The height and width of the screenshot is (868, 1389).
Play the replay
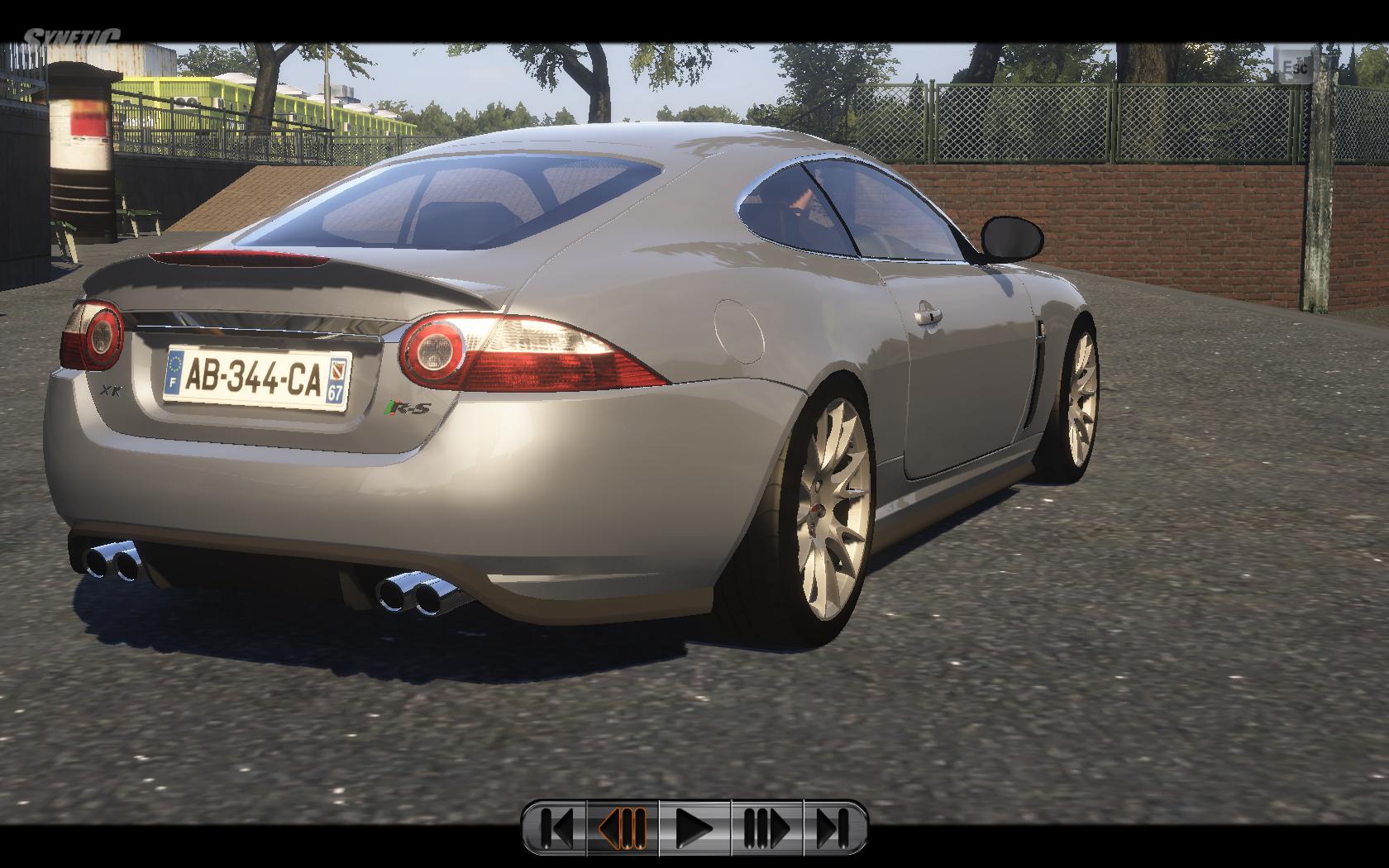click(694, 827)
